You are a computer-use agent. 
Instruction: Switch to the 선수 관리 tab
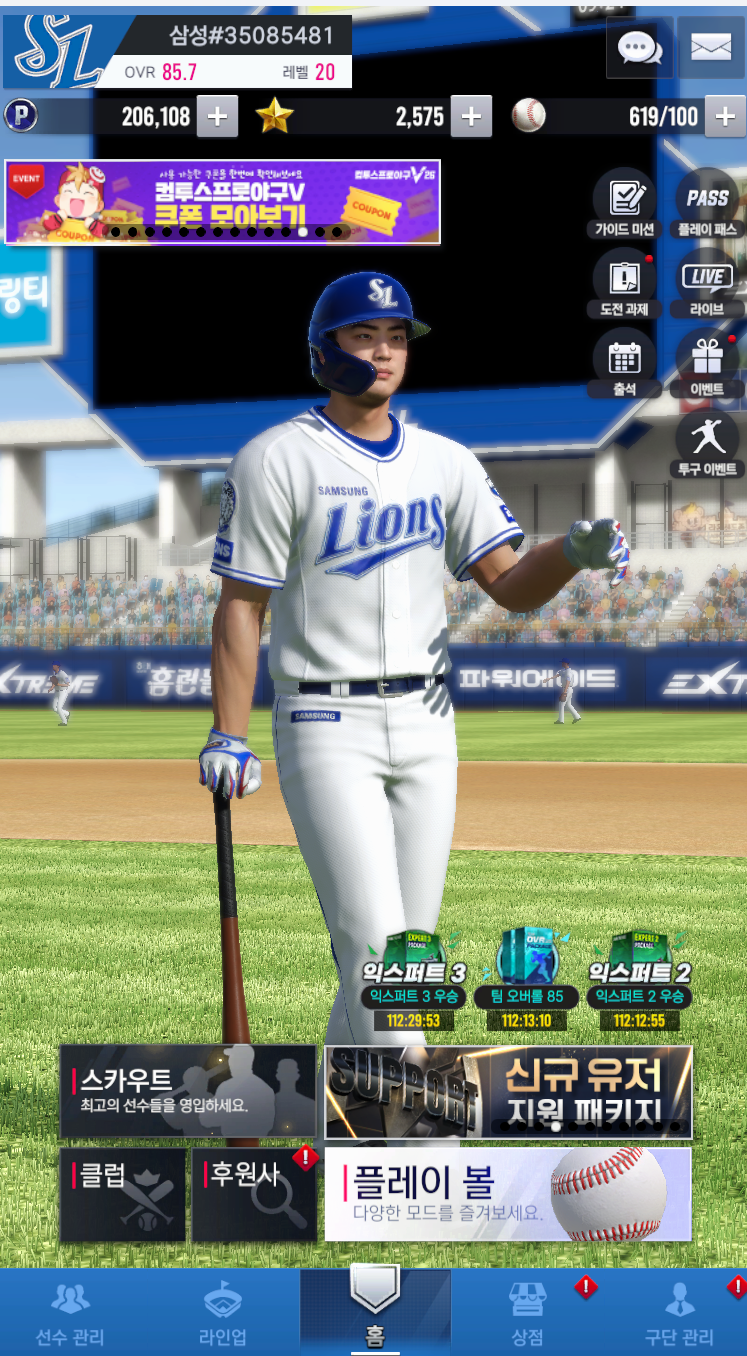coord(70,1312)
